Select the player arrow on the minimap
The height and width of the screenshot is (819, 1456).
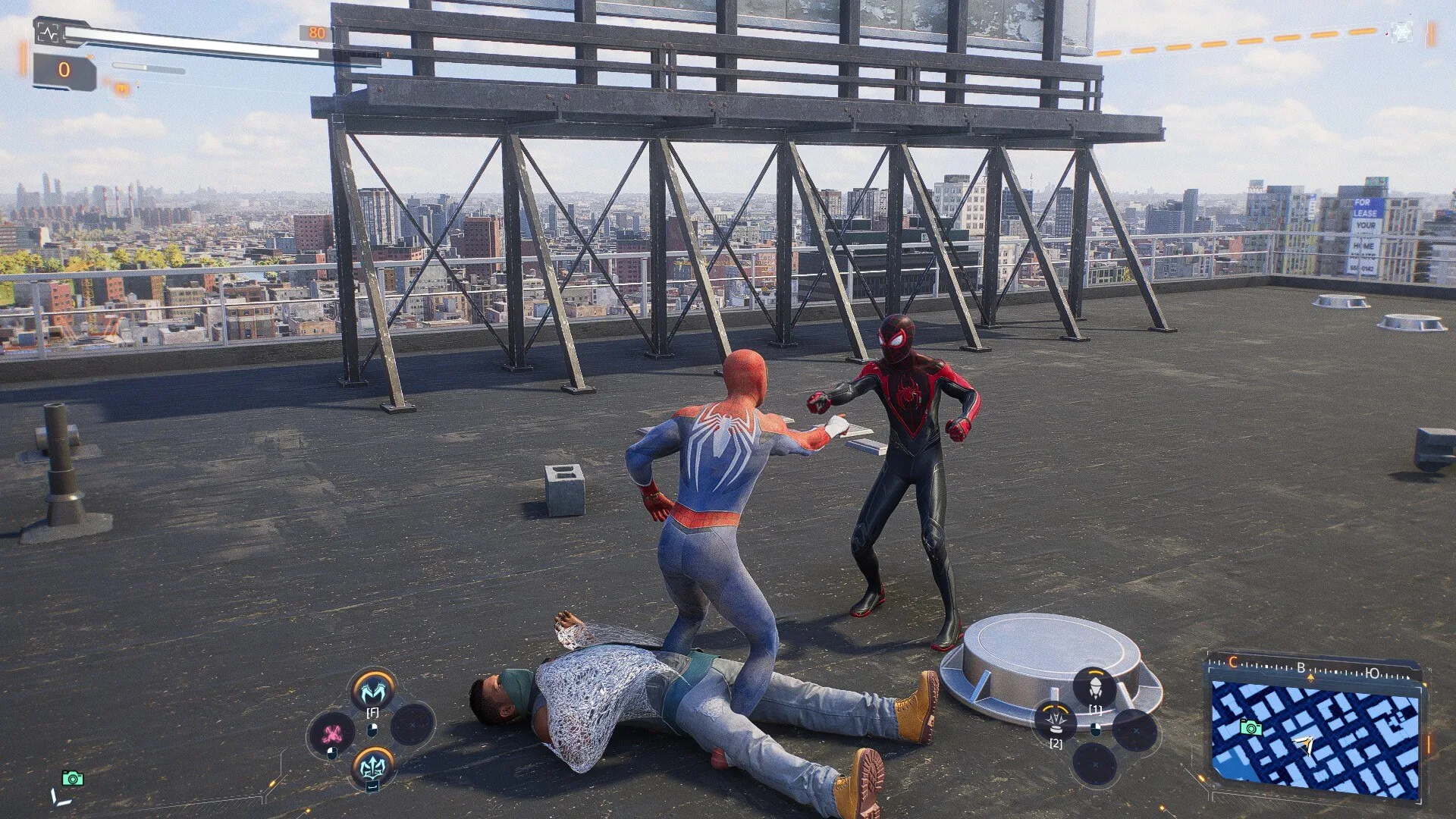coord(1305,745)
